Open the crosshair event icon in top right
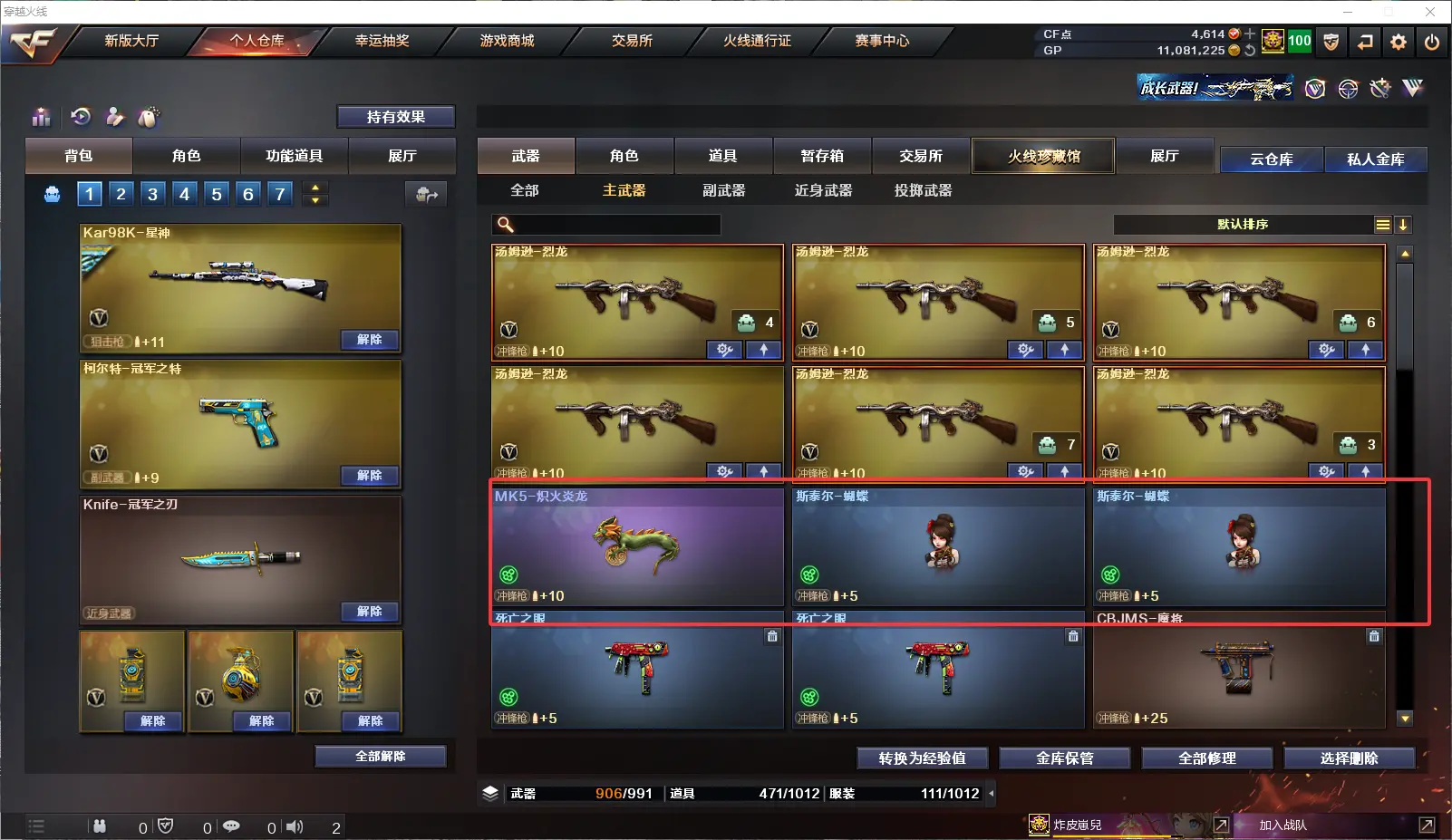Image resolution: width=1452 pixels, height=840 pixels. pos(1348,87)
